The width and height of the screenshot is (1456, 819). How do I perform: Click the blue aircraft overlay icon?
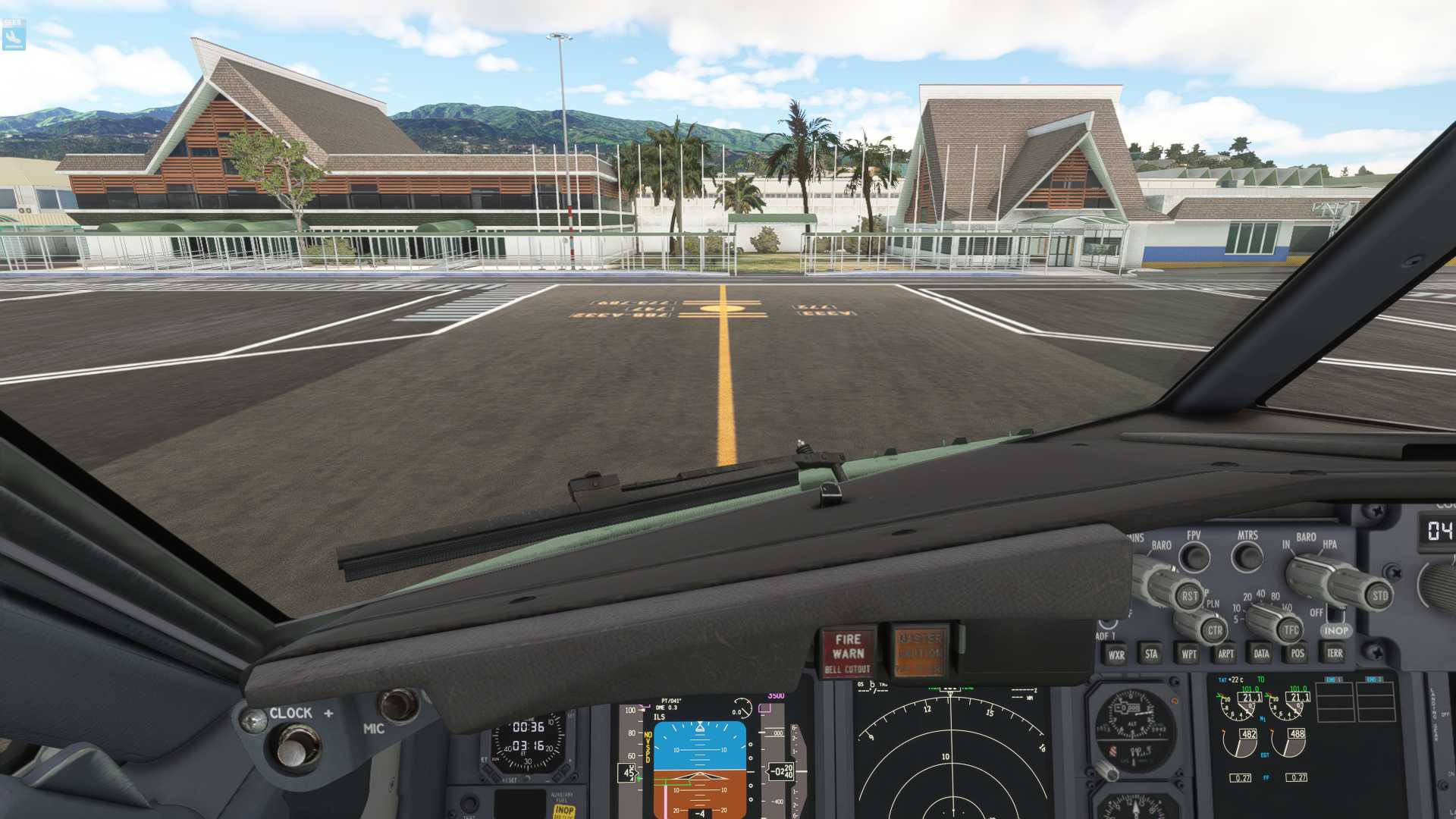point(14,35)
